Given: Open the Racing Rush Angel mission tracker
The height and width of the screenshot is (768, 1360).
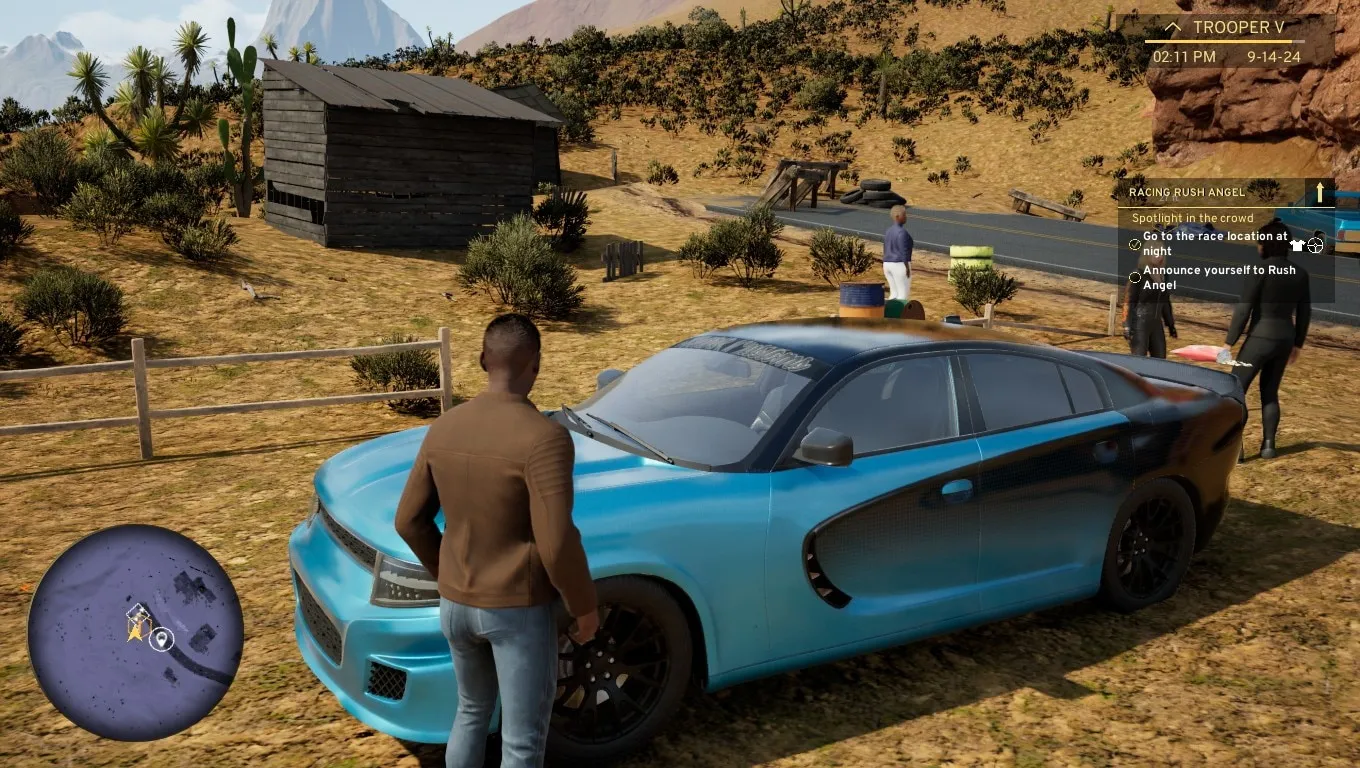Looking at the screenshot, I should (1187, 192).
